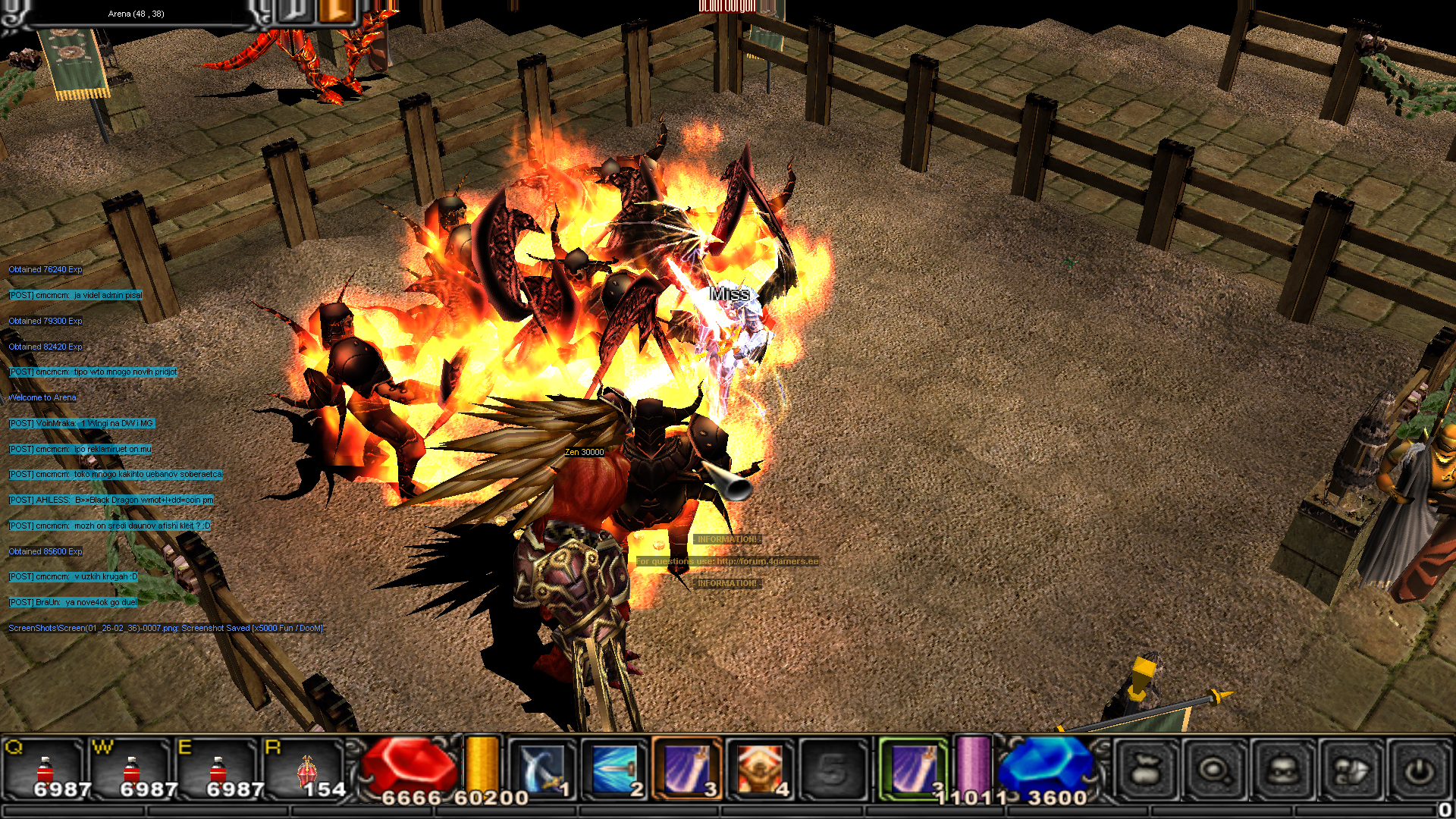Click the orange button in the top bar
Image resolution: width=1456 pixels, height=819 pixels.
tap(334, 11)
